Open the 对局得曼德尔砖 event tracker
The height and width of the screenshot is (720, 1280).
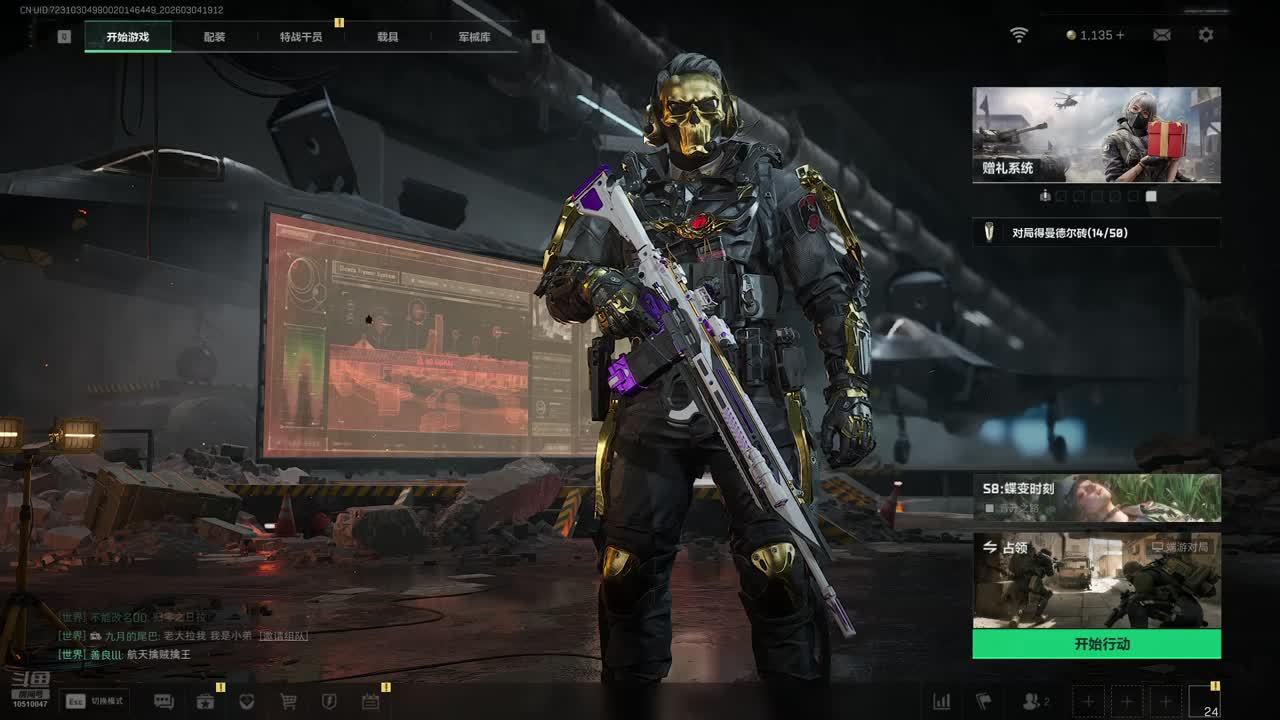click(1096, 233)
